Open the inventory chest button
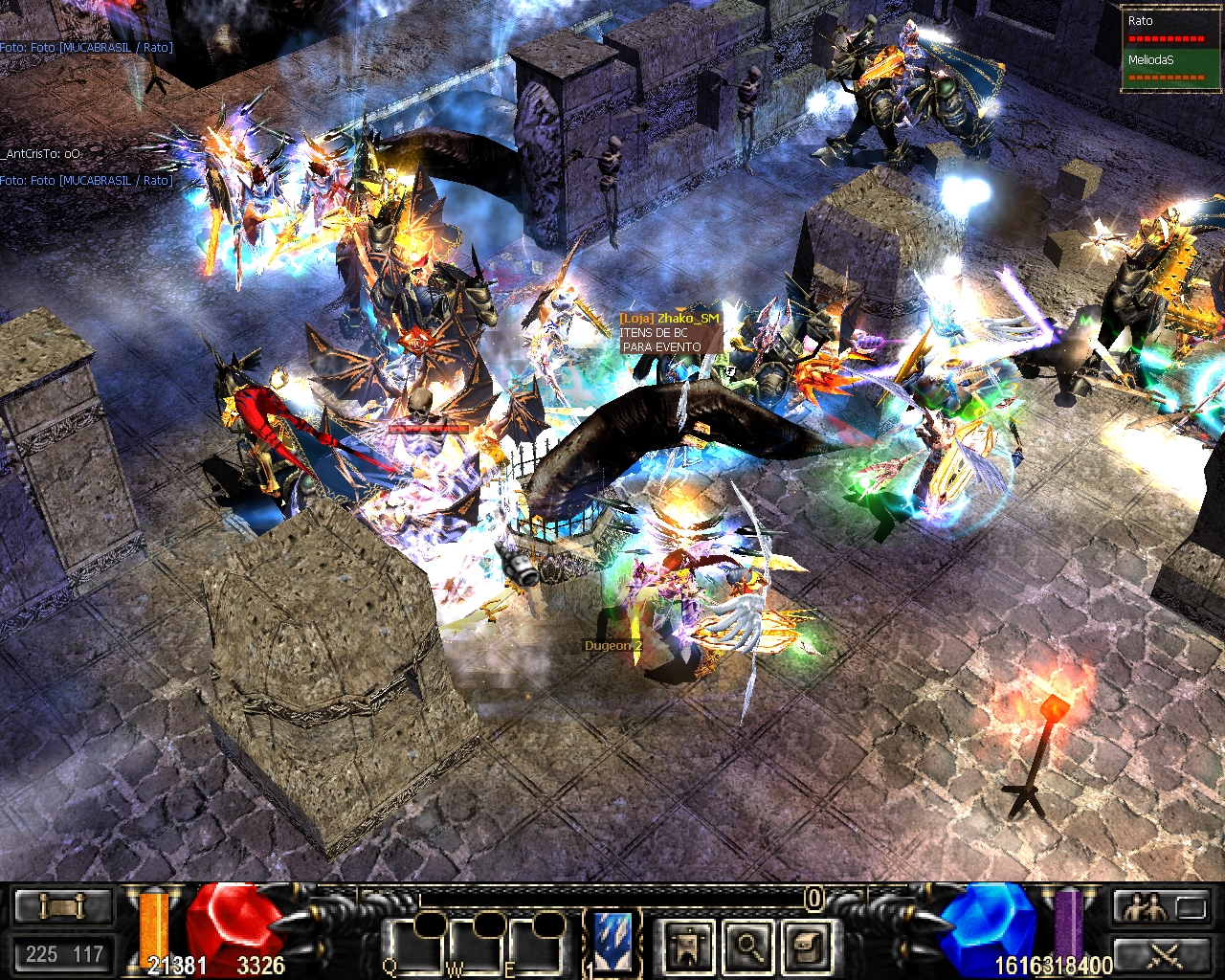 [807, 947]
